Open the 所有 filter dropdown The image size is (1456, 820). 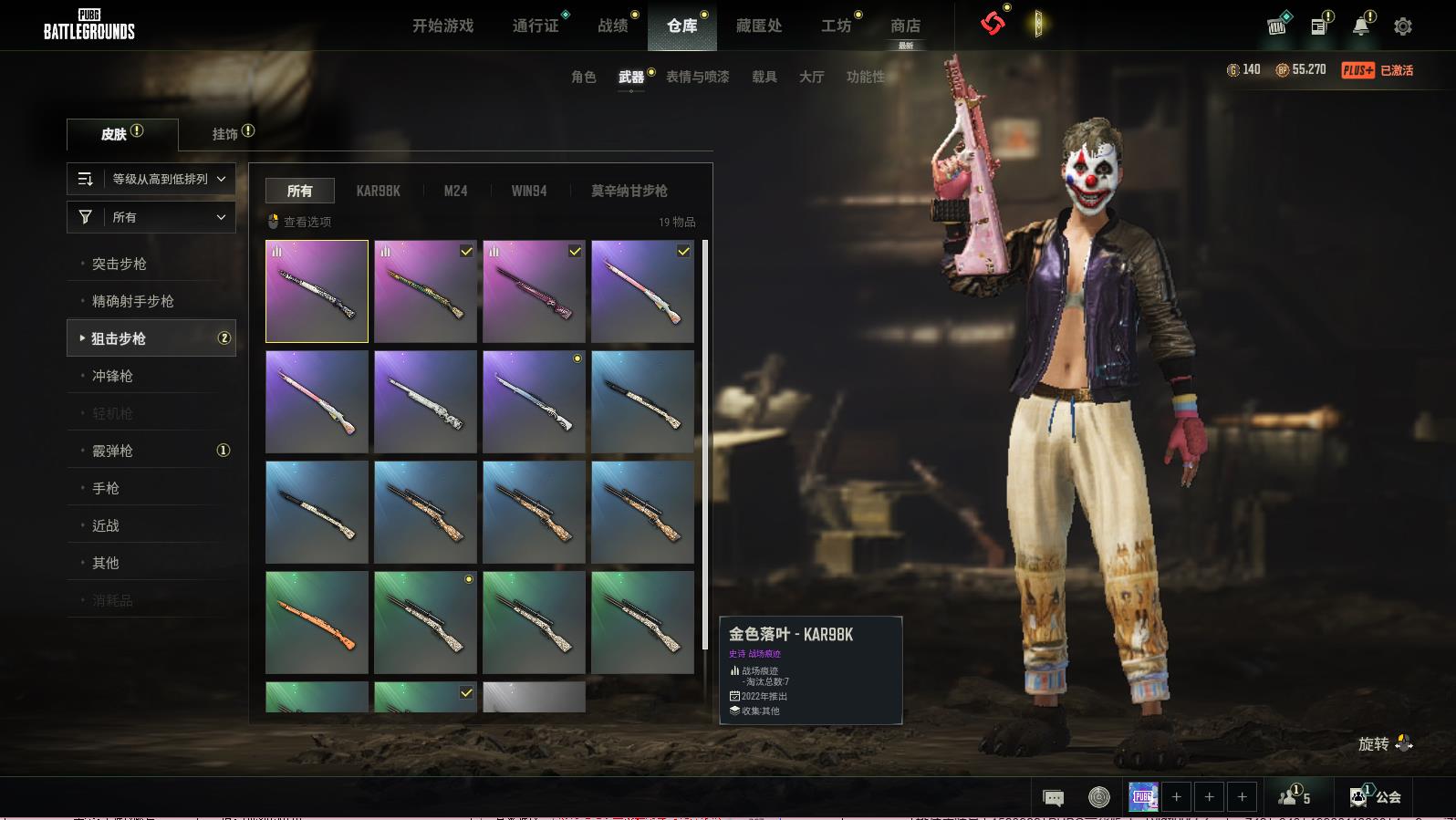point(151,217)
